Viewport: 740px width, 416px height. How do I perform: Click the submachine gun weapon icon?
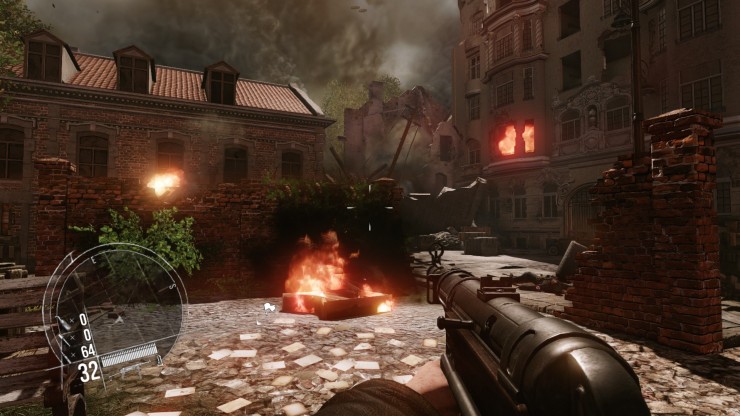tap(130, 369)
